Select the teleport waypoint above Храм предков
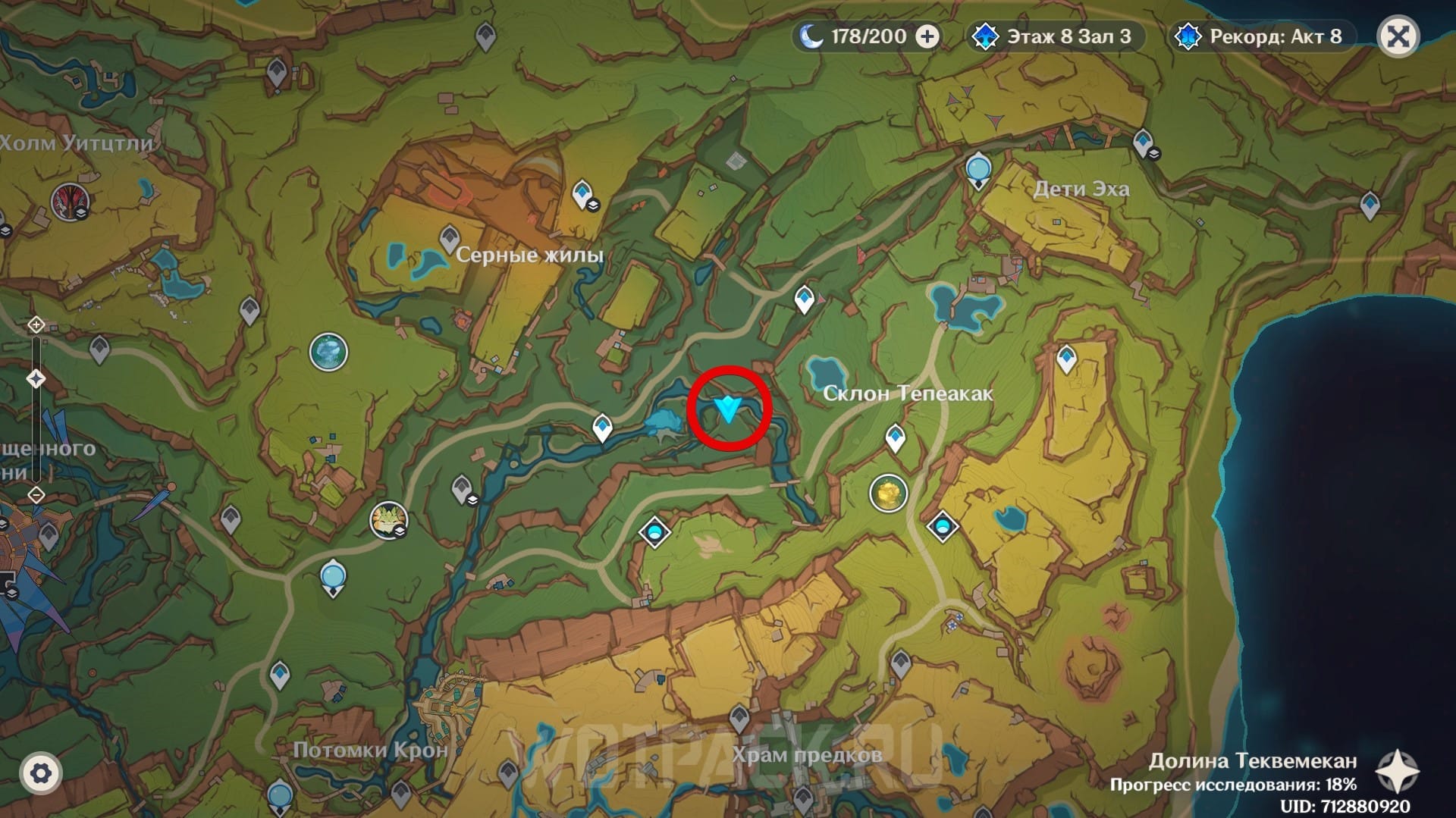This screenshot has width=1456, height=818. point(739,716)
